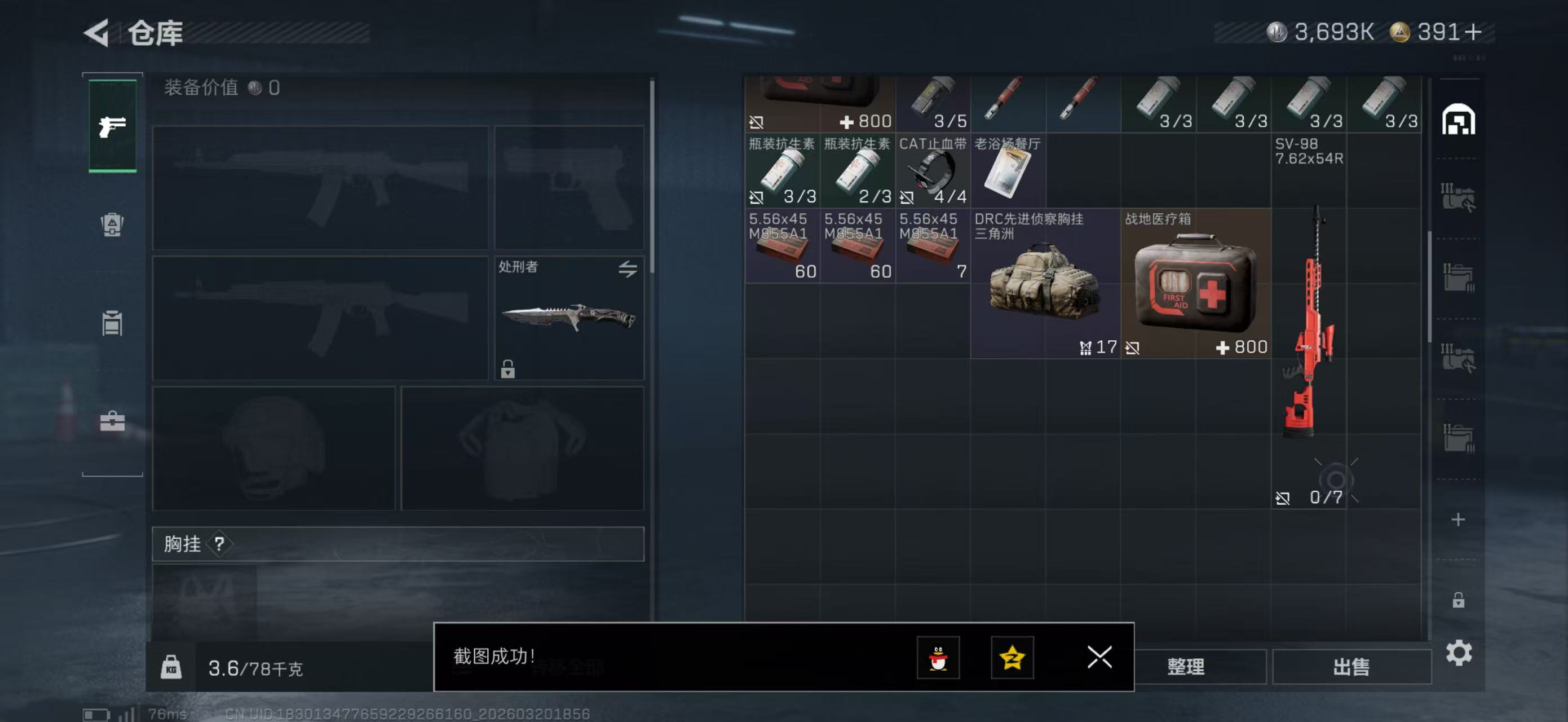Add a new stash page with plus icon
The height and width of the screenshot is (722, 1568).
1458,520
